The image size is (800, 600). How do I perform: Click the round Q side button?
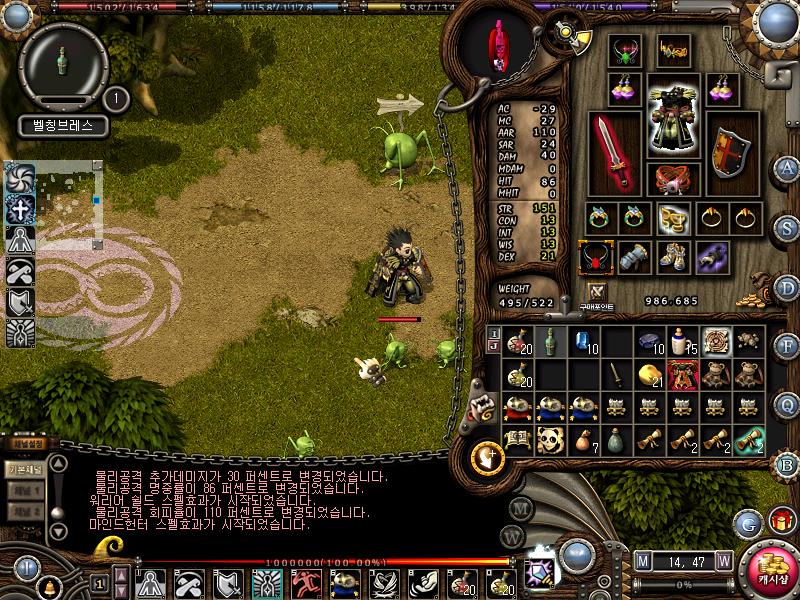[x=788, y=404]
